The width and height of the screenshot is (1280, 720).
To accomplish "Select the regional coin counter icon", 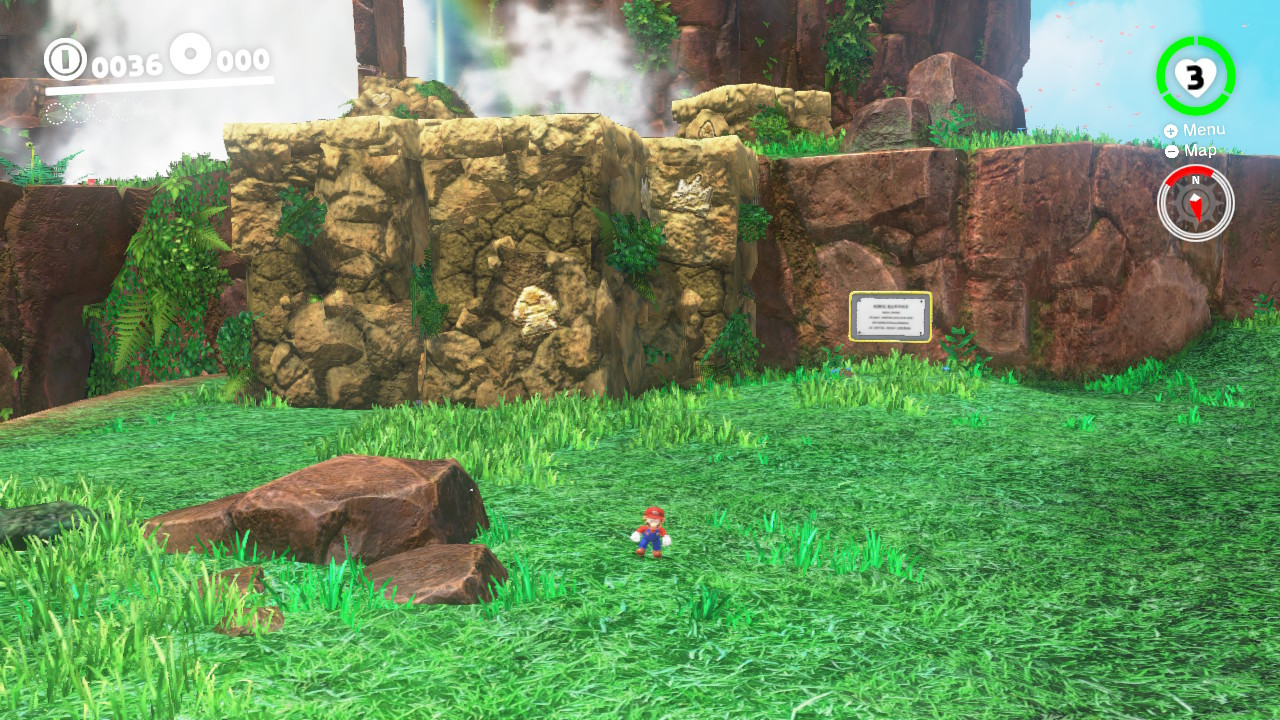I will 190,55.
